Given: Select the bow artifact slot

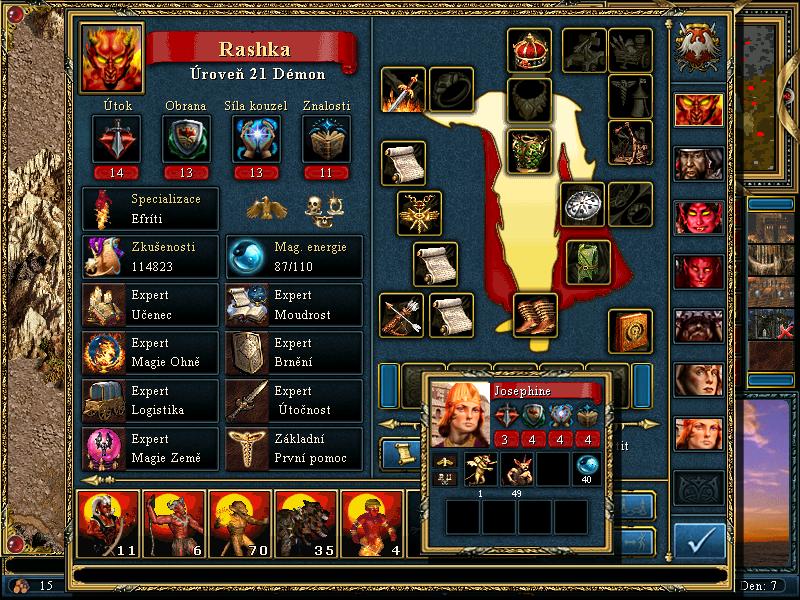Looking at the screenshot, I should tap(403, 315).
